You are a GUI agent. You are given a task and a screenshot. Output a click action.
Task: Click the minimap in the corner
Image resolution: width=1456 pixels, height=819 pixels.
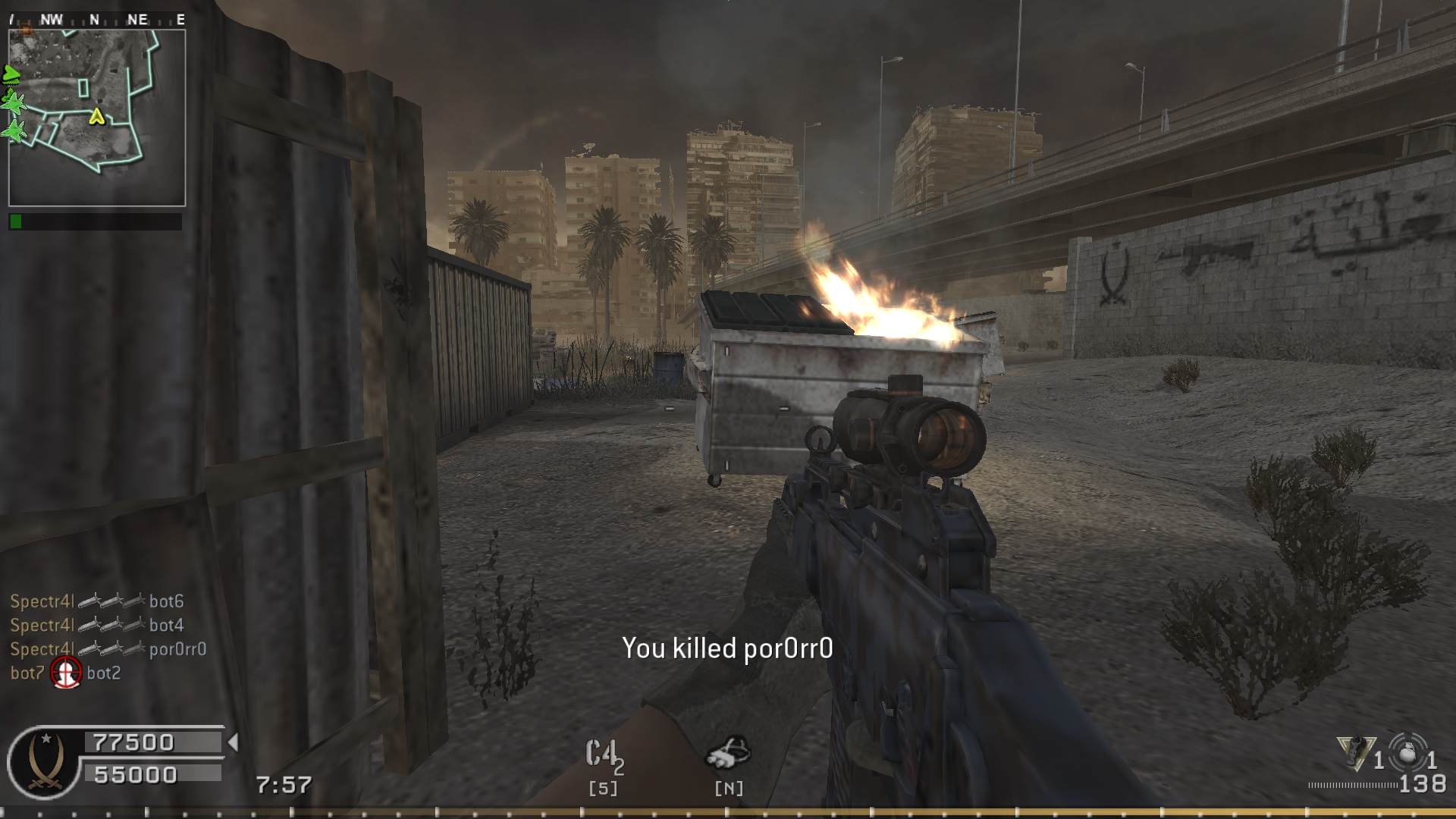pyautogui.click(x=97, y=117)
